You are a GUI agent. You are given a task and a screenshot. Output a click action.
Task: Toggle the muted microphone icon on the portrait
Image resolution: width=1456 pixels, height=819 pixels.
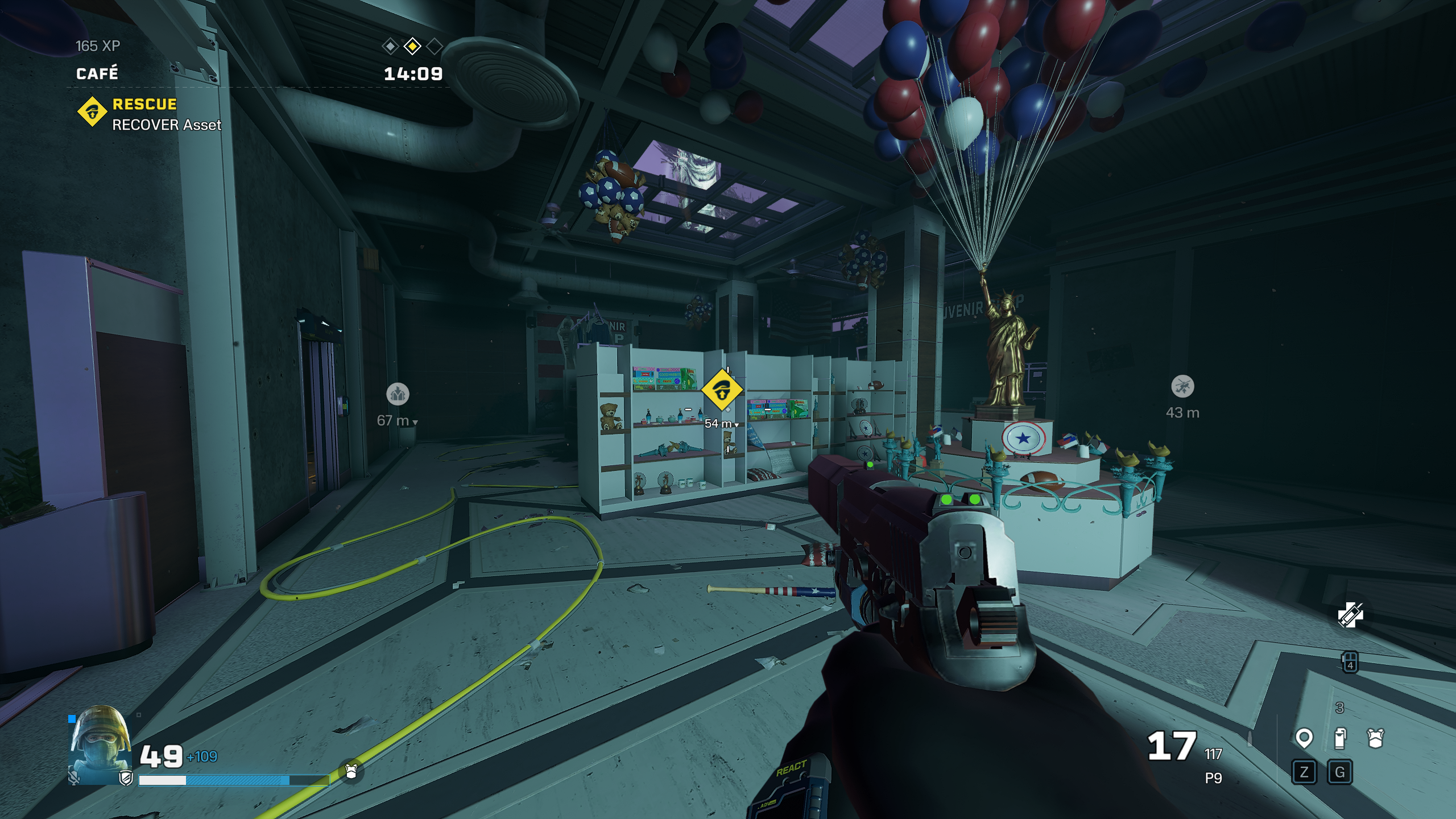pos(74,777)
